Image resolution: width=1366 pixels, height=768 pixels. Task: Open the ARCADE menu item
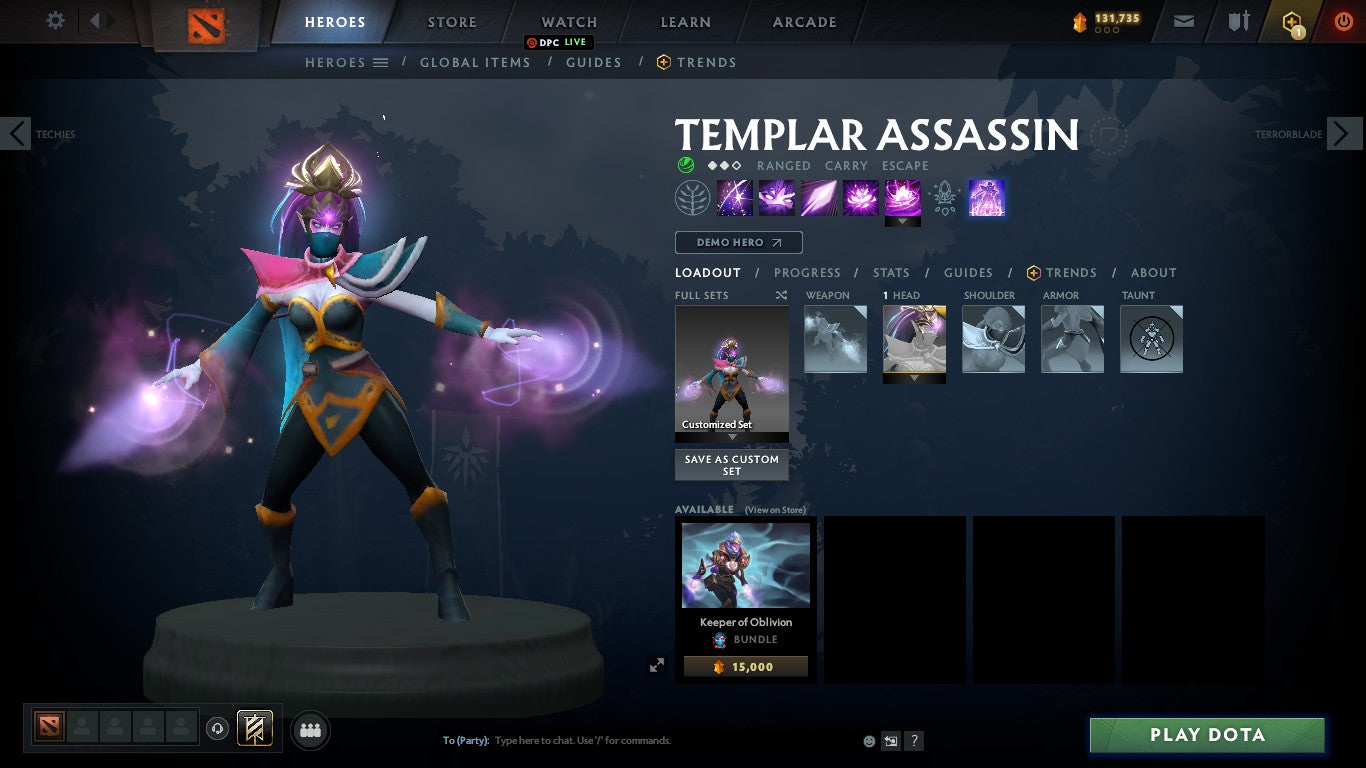point(803,21)
